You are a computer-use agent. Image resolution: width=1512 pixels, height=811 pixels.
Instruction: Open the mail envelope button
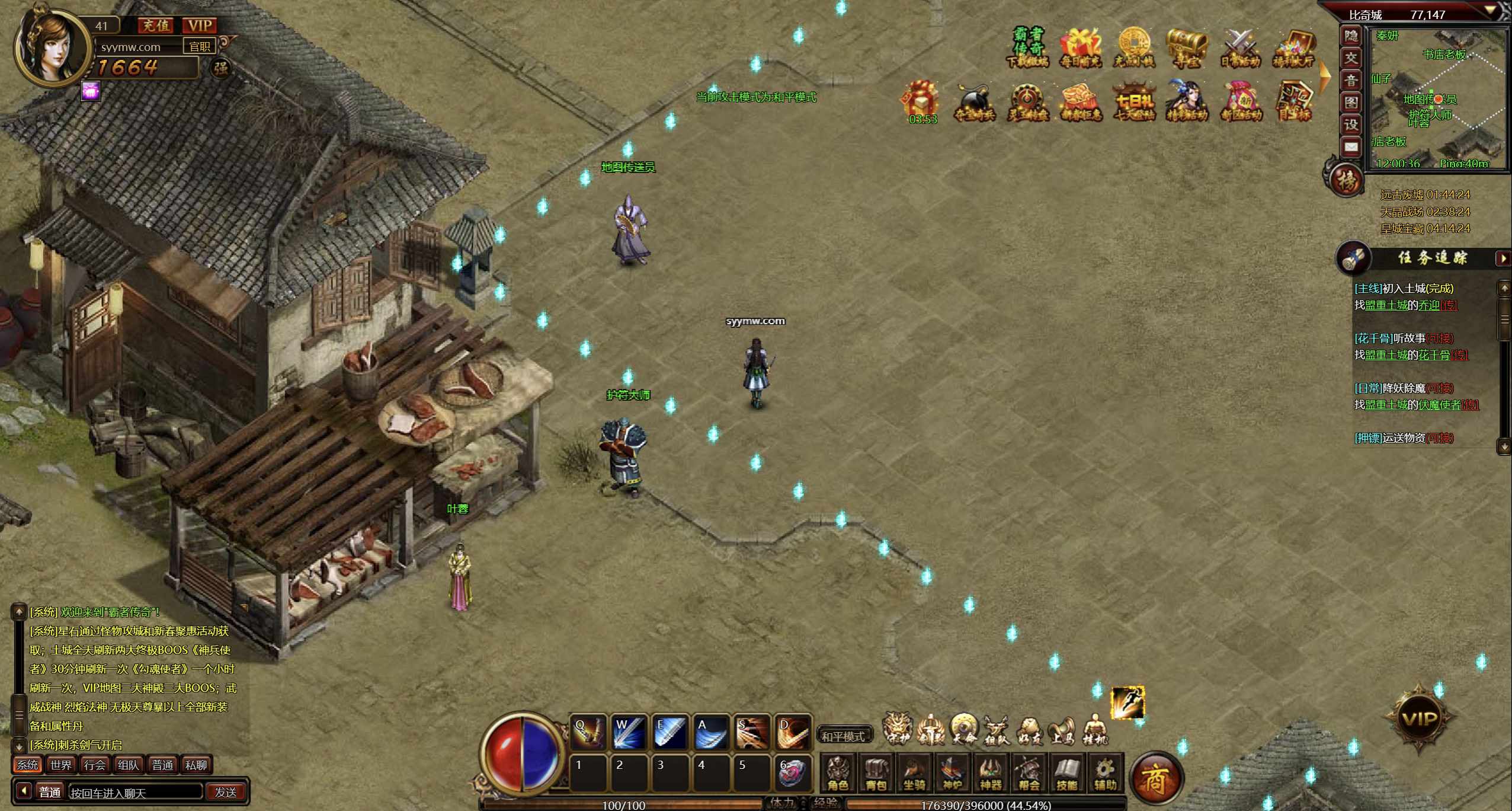point(1351,146)
